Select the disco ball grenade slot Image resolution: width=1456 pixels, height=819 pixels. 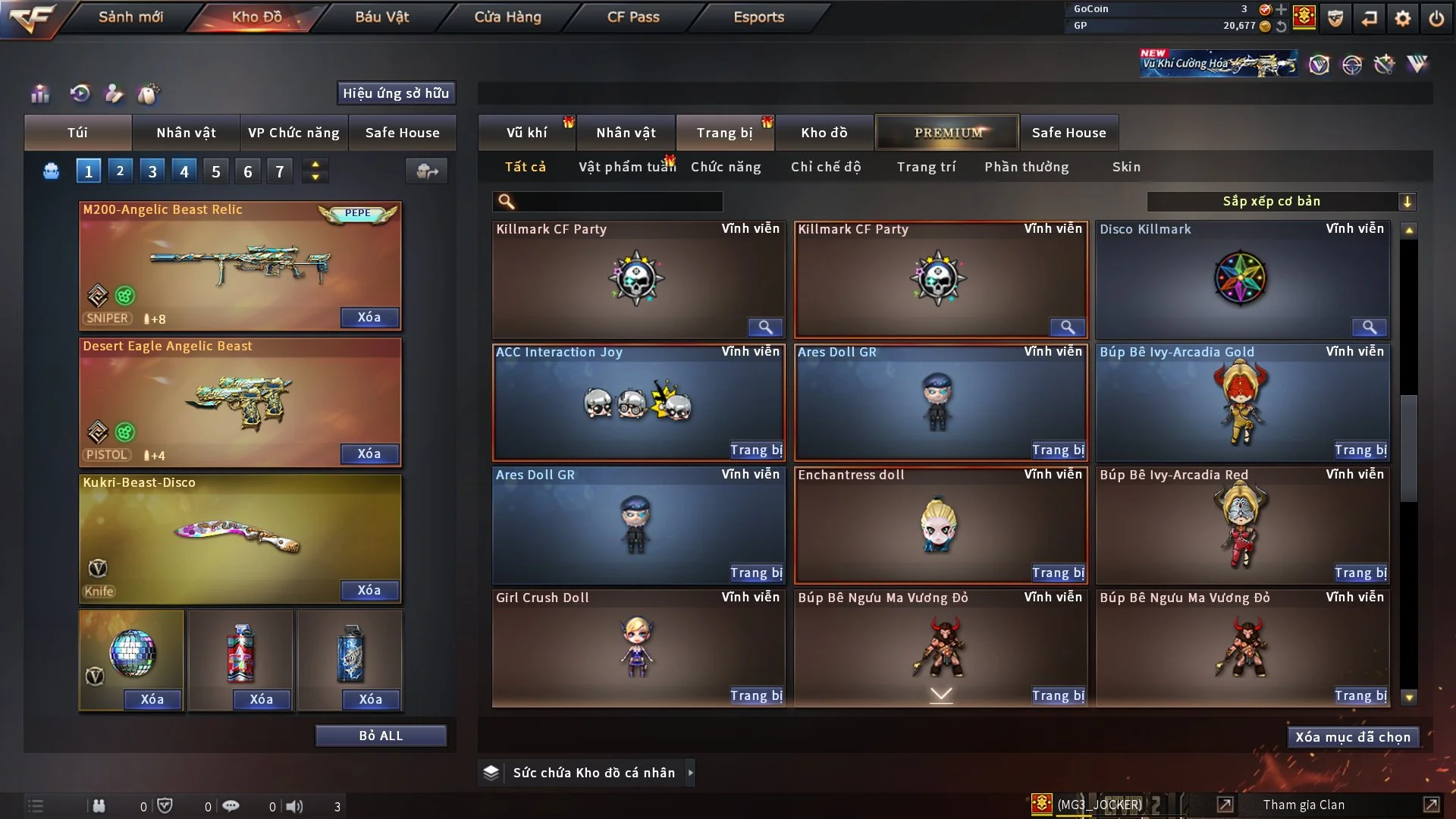tap(132, 652)
